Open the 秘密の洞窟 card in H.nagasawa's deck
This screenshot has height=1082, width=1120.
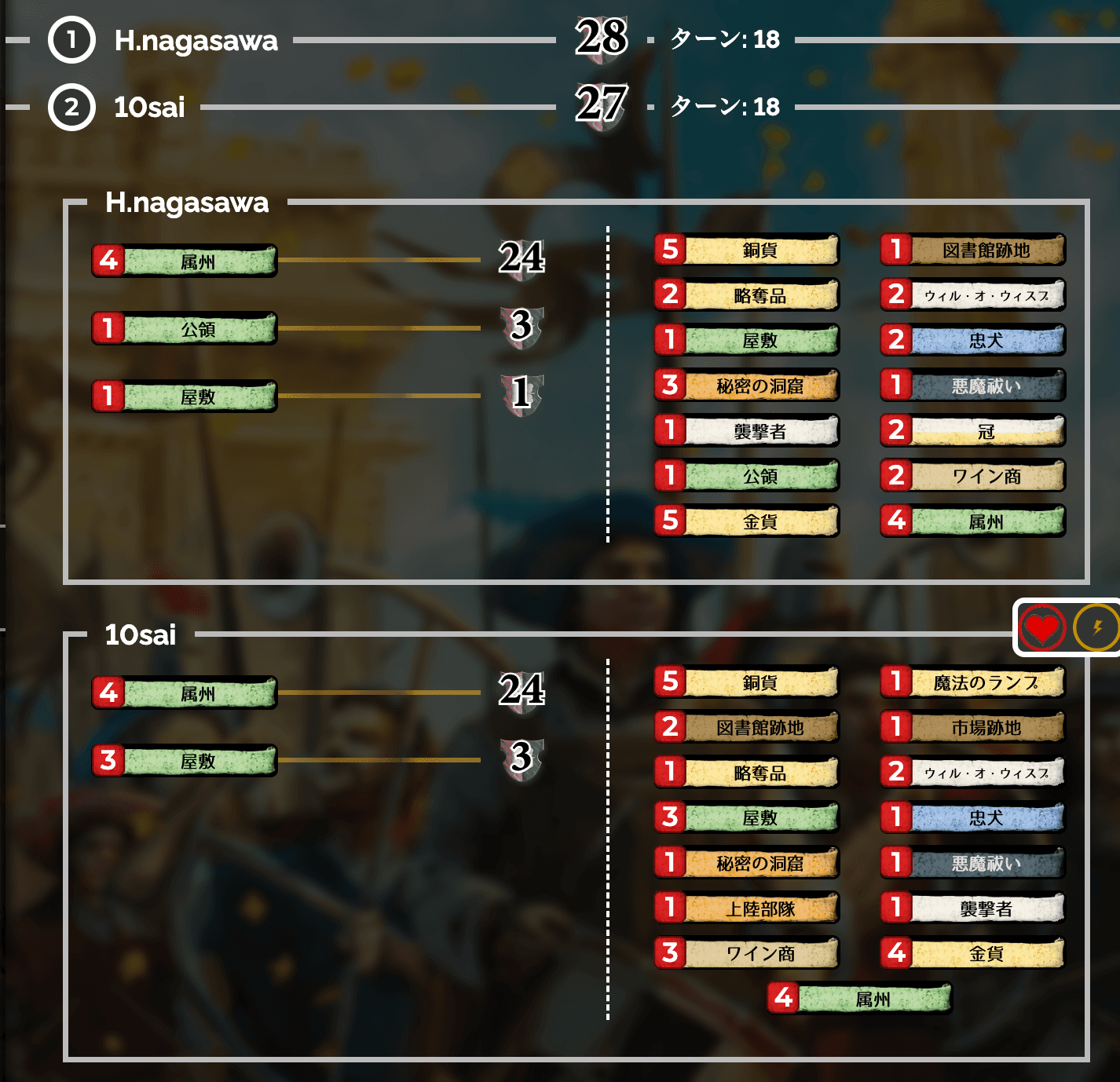(x=747, y=386)
